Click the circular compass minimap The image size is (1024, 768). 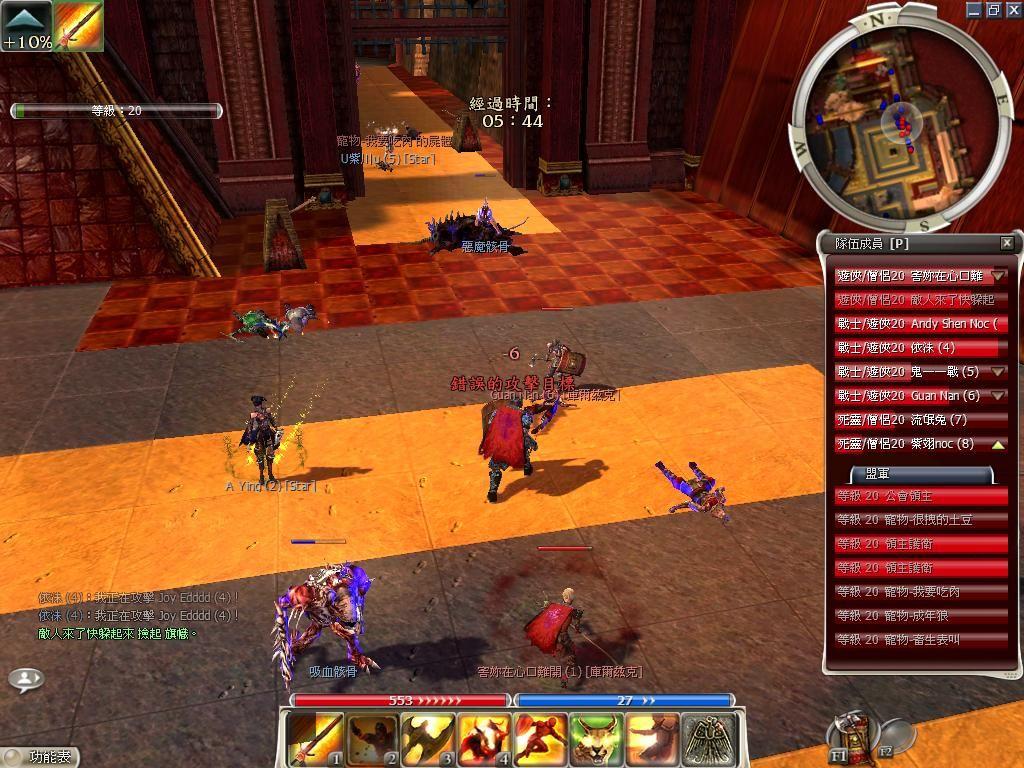coord(895,119)
